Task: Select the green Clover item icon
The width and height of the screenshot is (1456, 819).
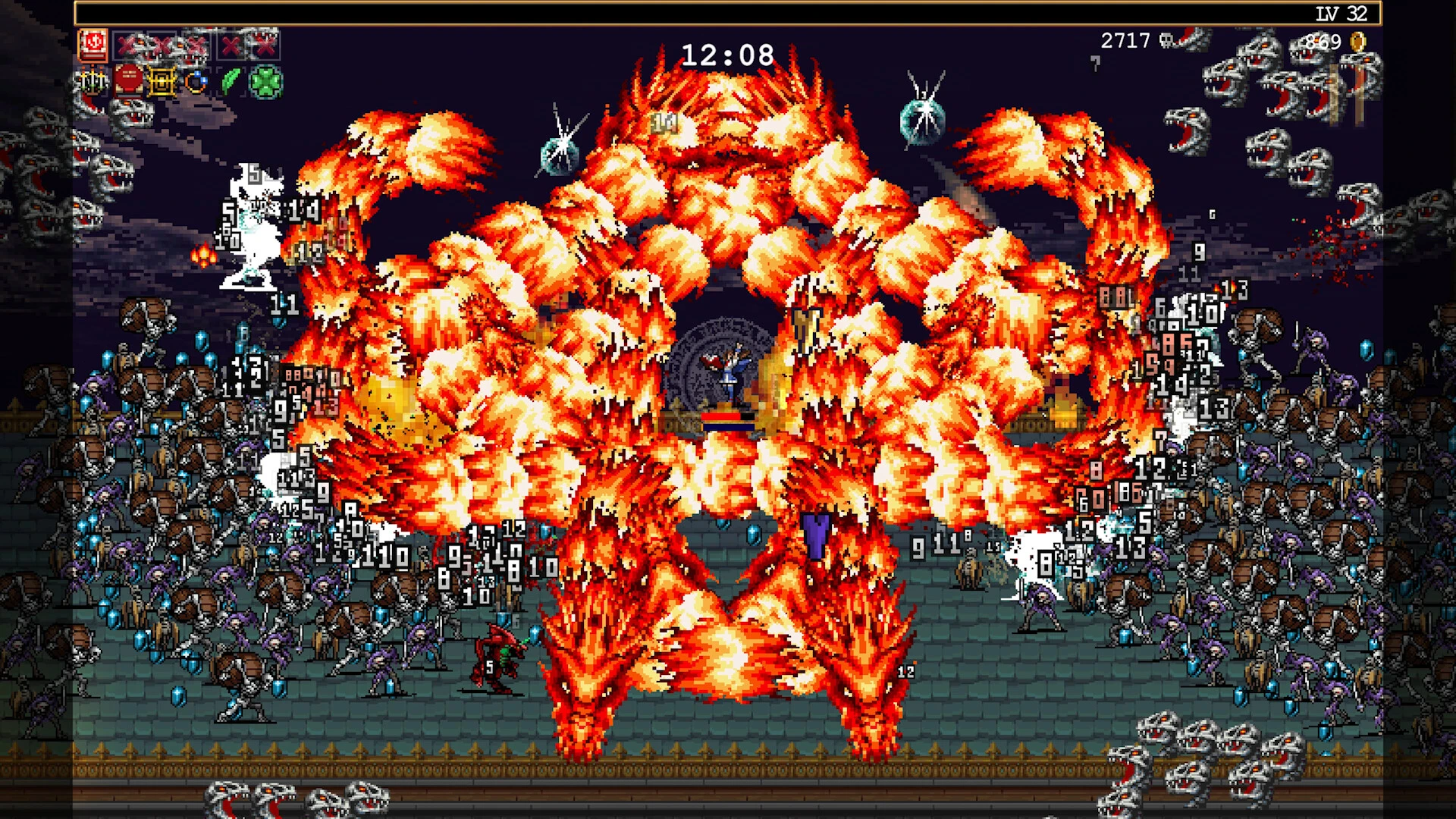Action: coord(265,82)
